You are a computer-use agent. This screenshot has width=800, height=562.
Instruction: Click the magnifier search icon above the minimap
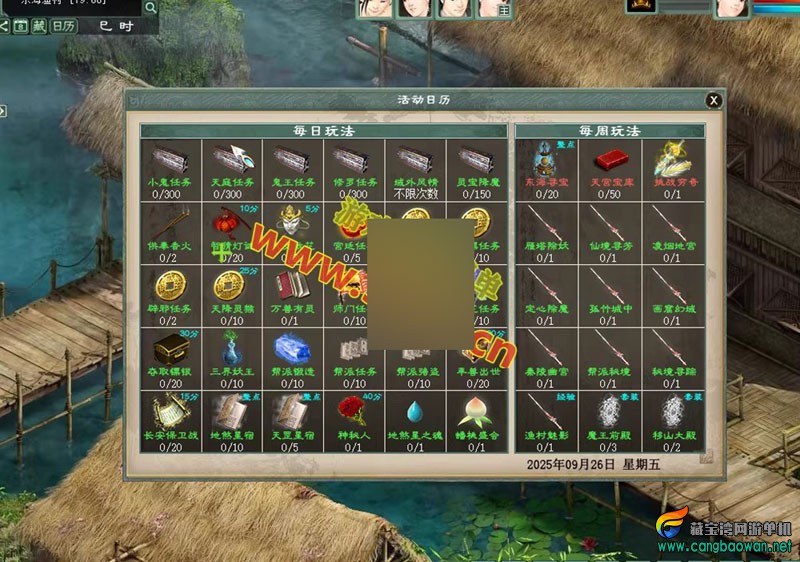tap(150, 8)
